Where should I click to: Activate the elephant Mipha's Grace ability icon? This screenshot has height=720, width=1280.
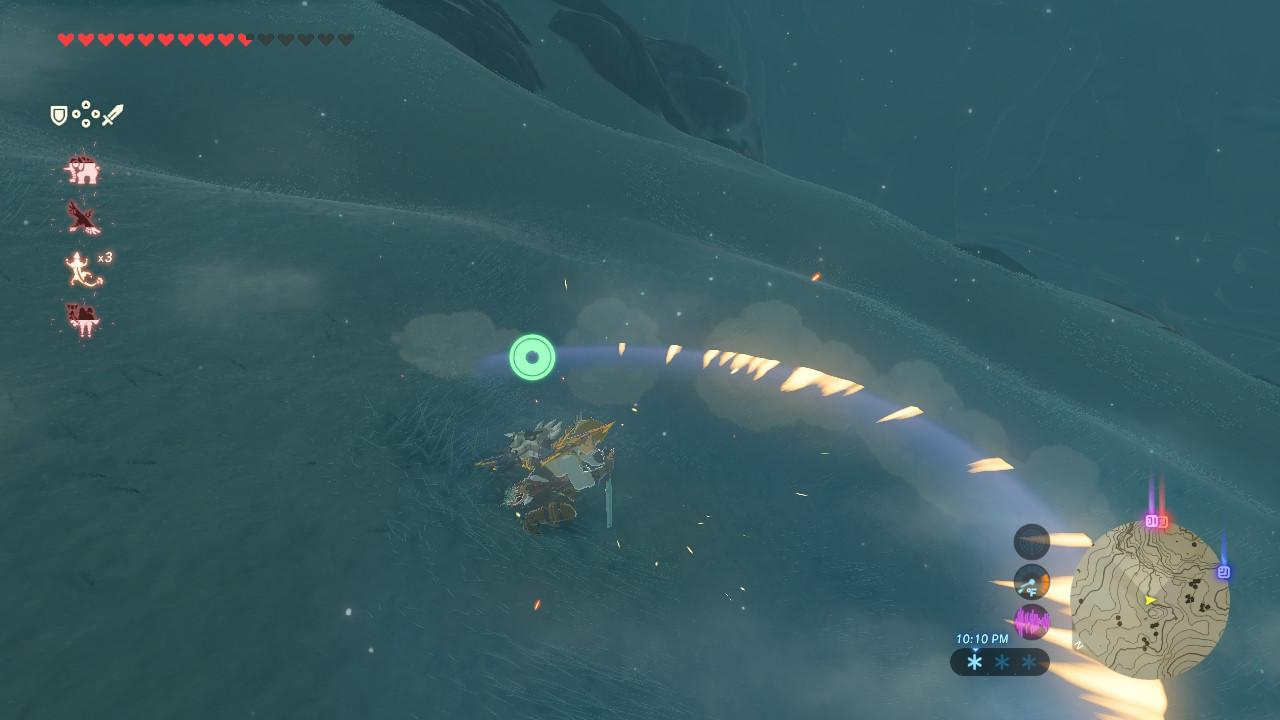(x=83, y=170)
